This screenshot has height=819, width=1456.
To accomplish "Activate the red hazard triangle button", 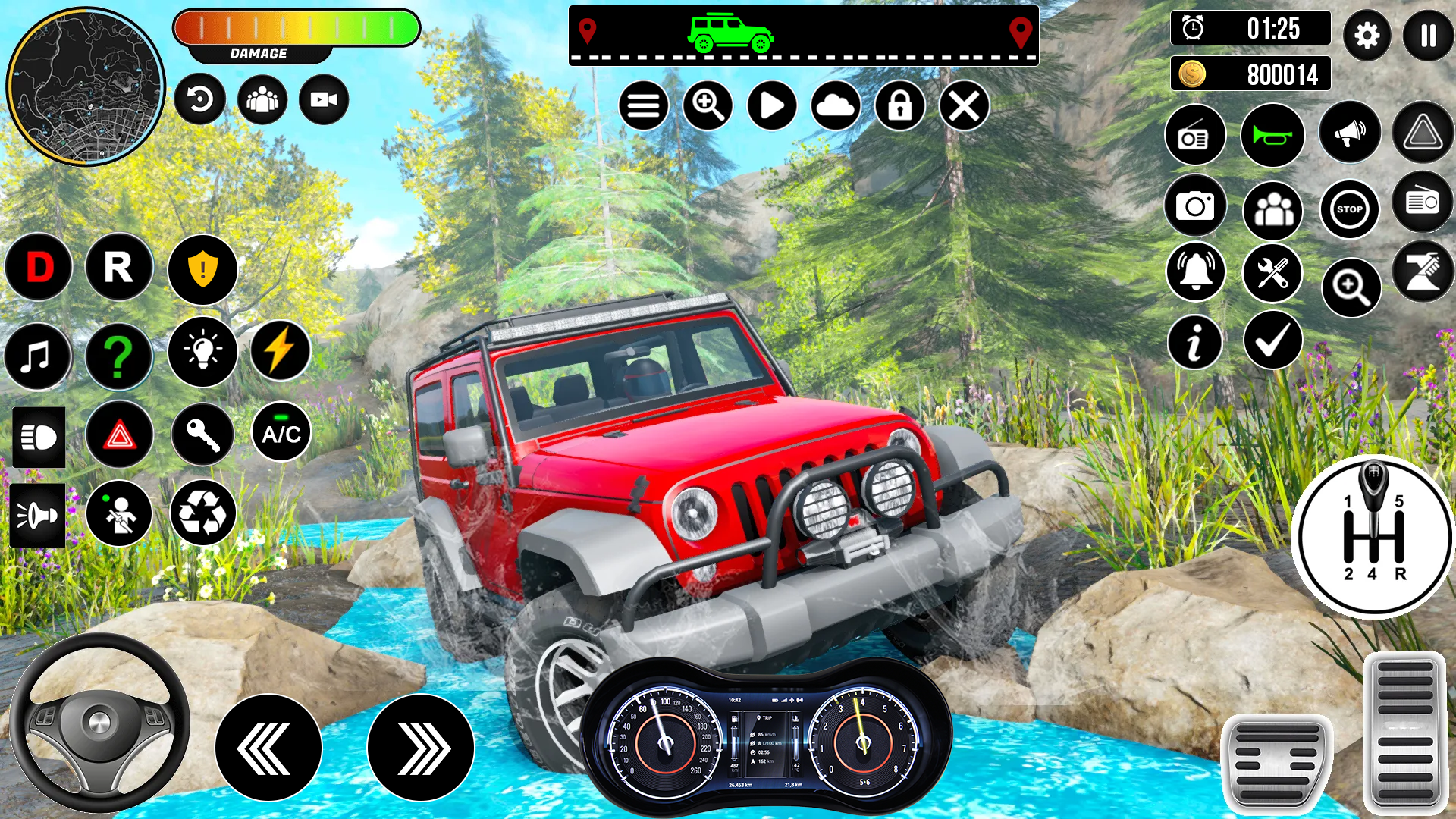I will 120,436.
